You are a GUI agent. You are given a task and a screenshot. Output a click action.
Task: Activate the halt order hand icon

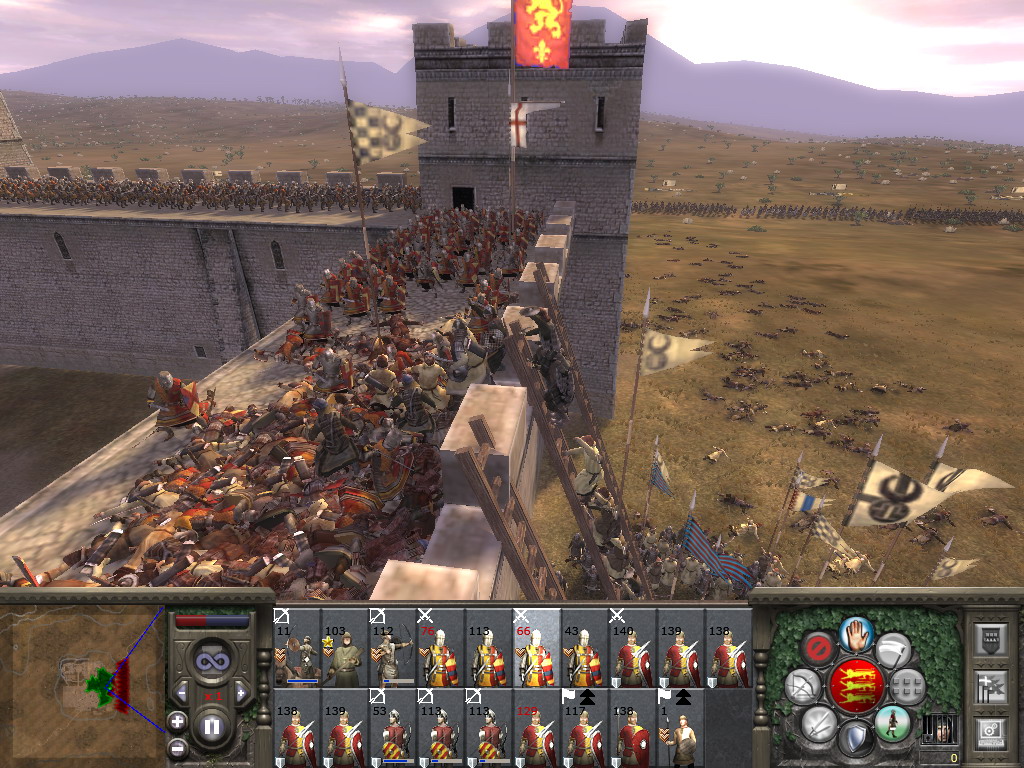point(855,634)
